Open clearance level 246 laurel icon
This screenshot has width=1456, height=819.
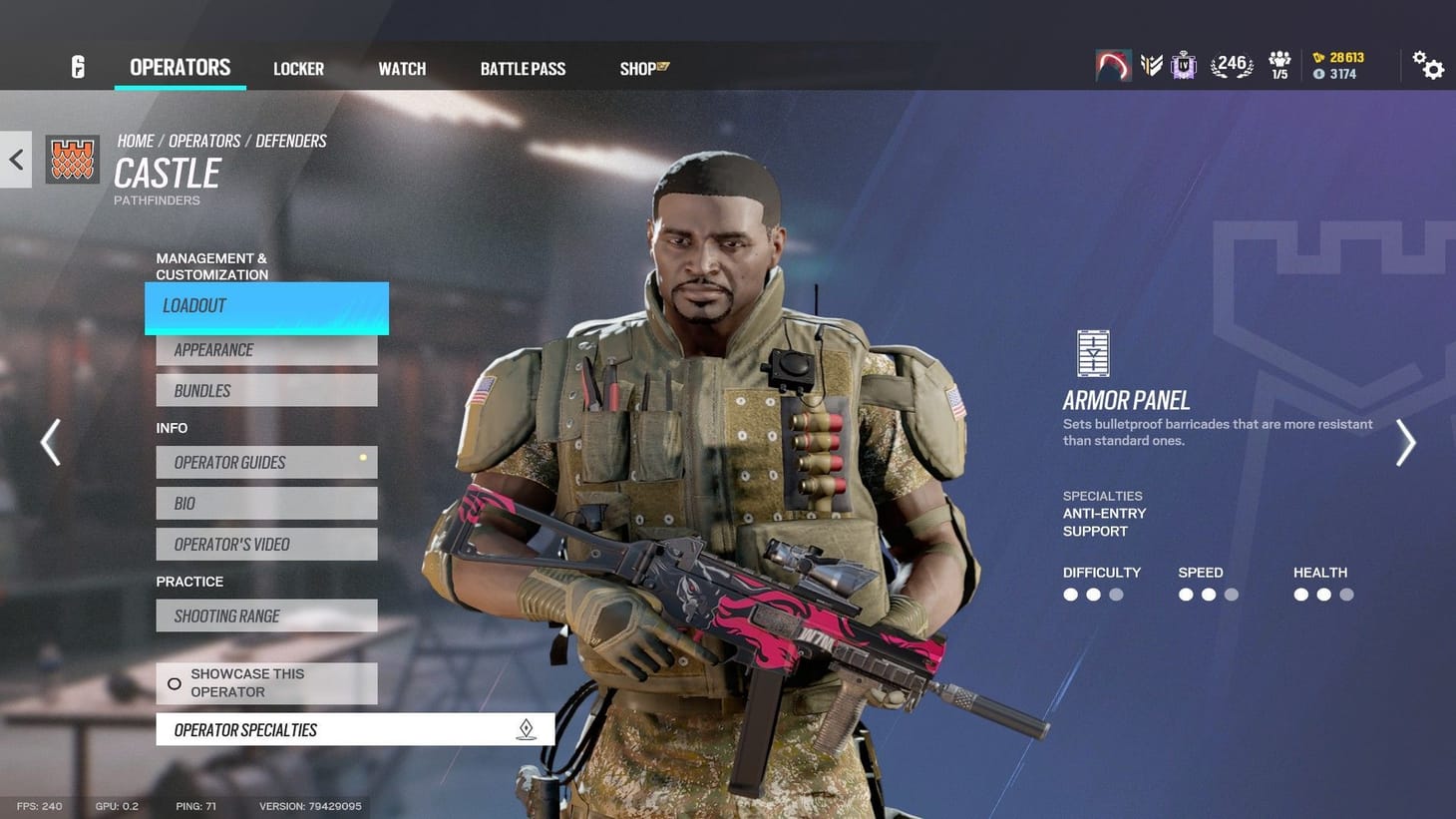pyautogui.click(x=1231, y=62)
